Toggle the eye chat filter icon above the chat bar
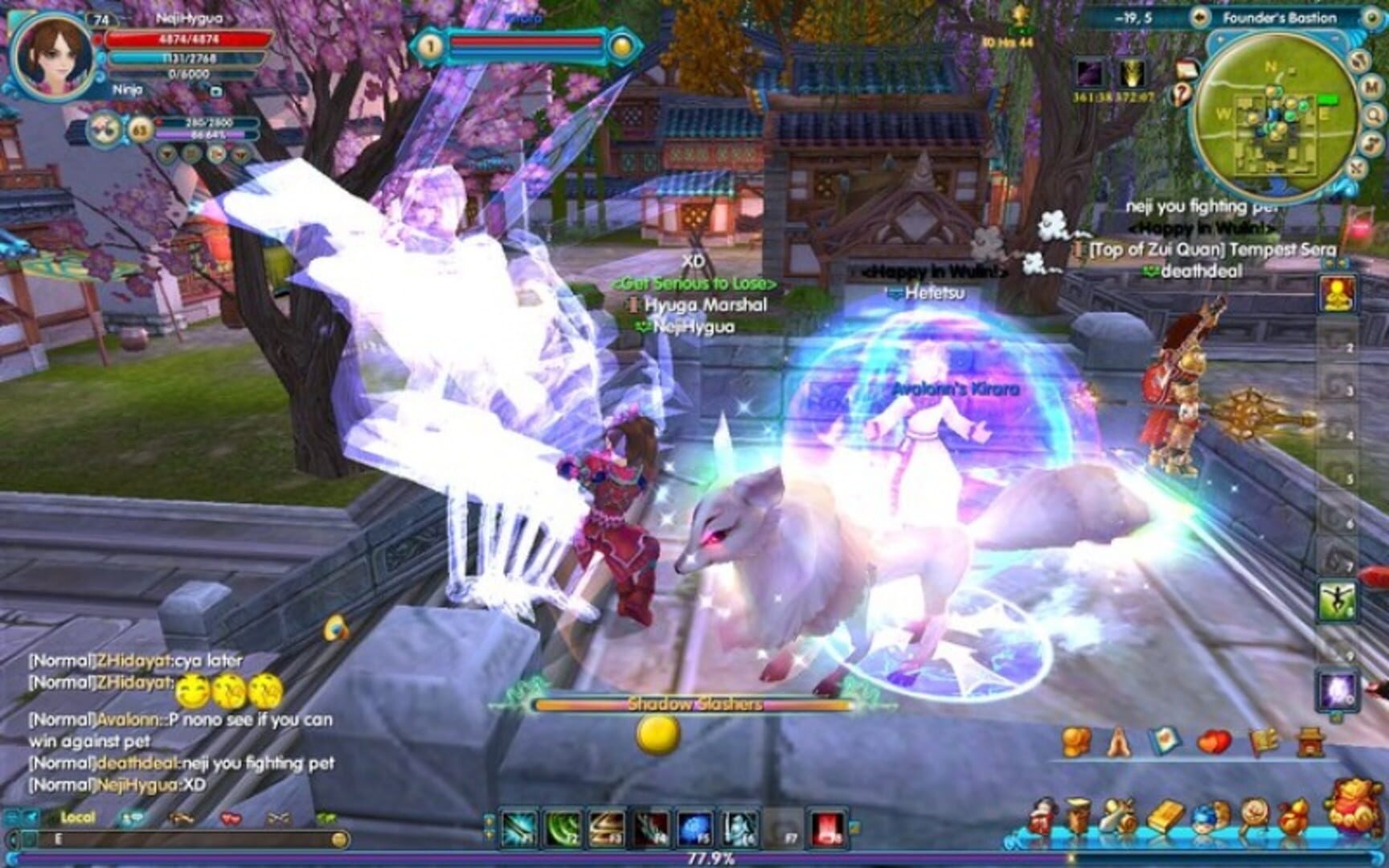This screenshot has height=868, width=1389. coord(180,818)
